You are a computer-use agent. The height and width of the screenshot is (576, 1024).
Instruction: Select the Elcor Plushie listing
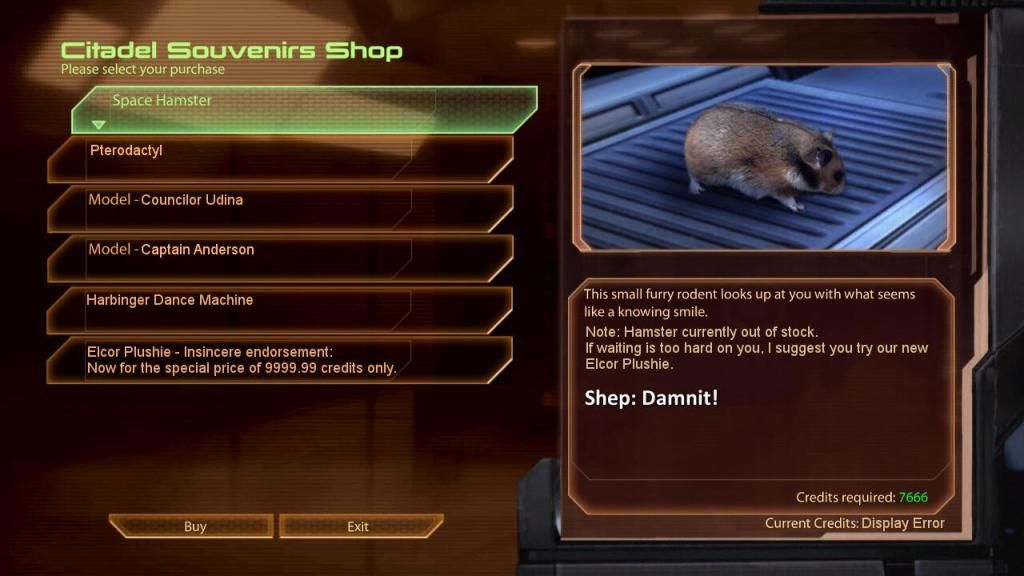(280, 359)
